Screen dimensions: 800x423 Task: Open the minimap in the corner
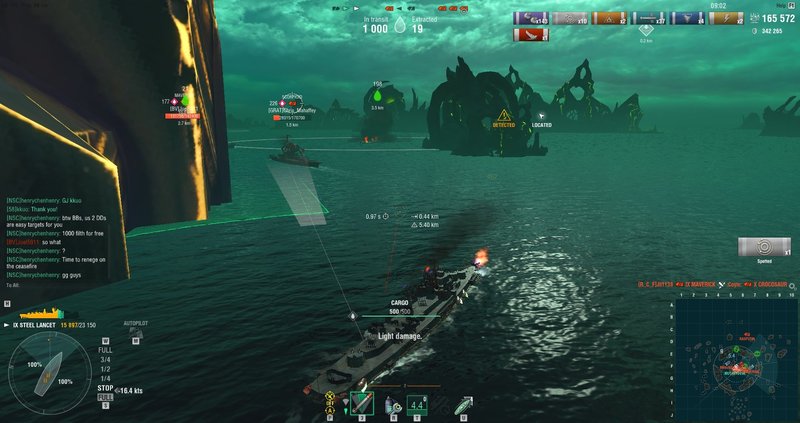(x=735, y=355)
